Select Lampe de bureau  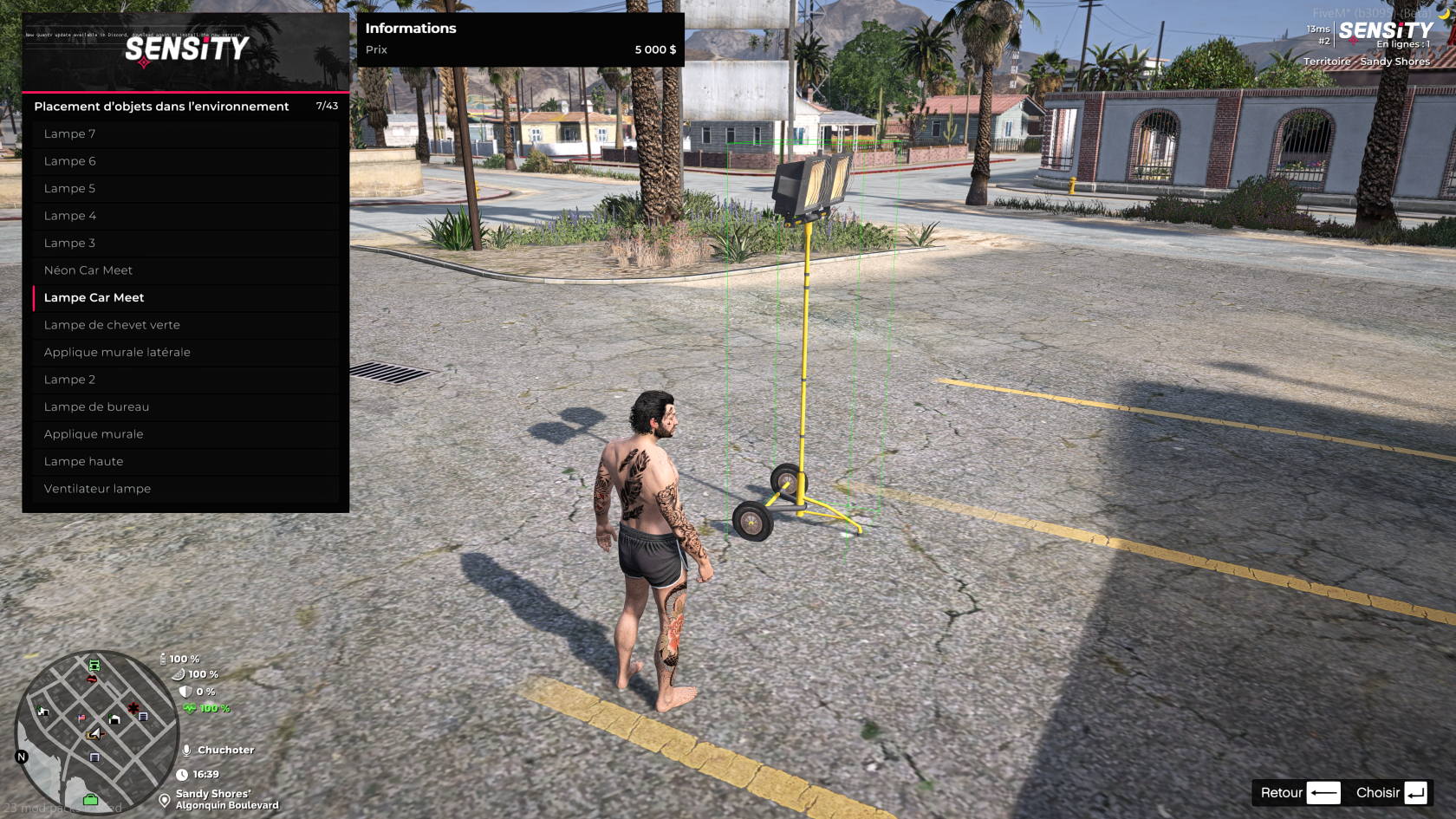pos(185,406)
